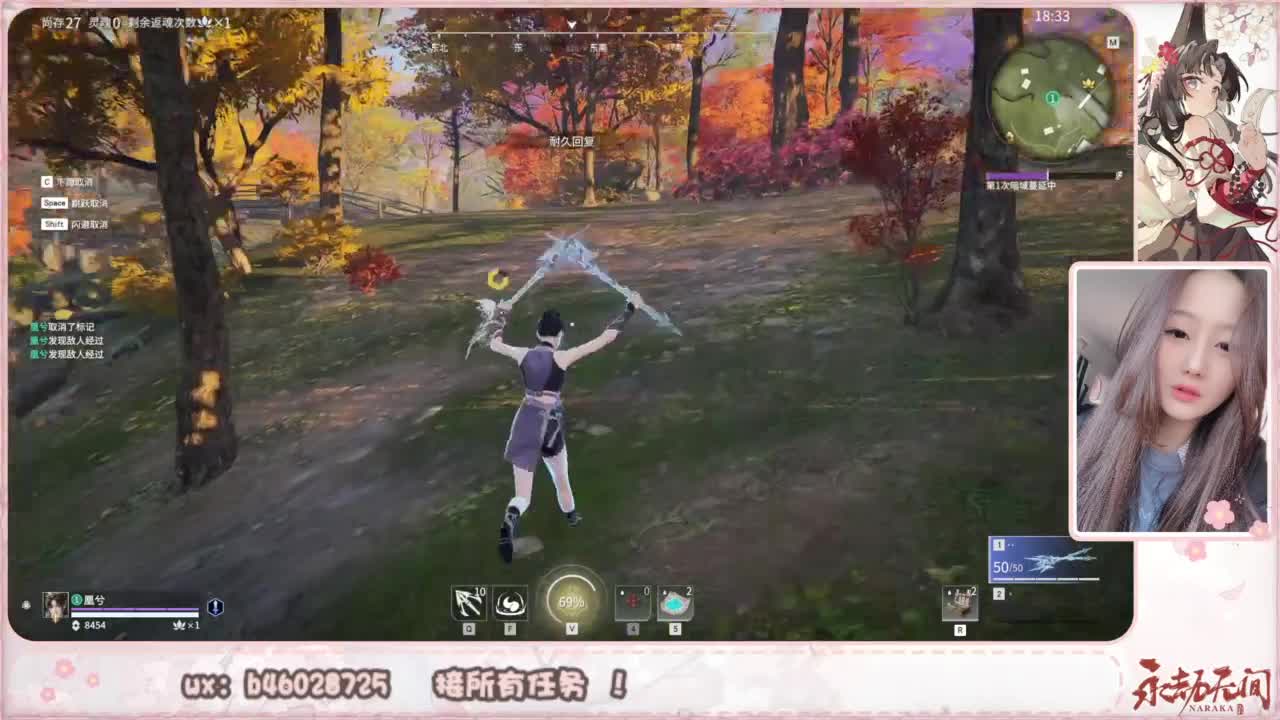Select the Q crossbow skill icon

point(468,602)
